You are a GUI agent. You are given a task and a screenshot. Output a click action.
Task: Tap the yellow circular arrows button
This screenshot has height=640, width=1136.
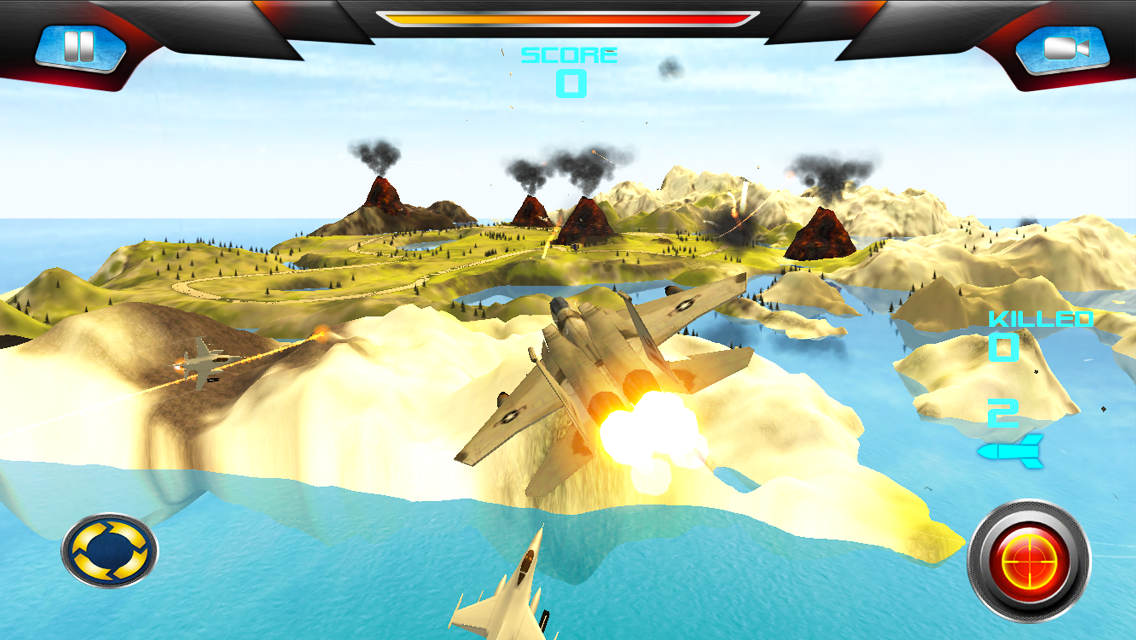[x=109, y=551]
